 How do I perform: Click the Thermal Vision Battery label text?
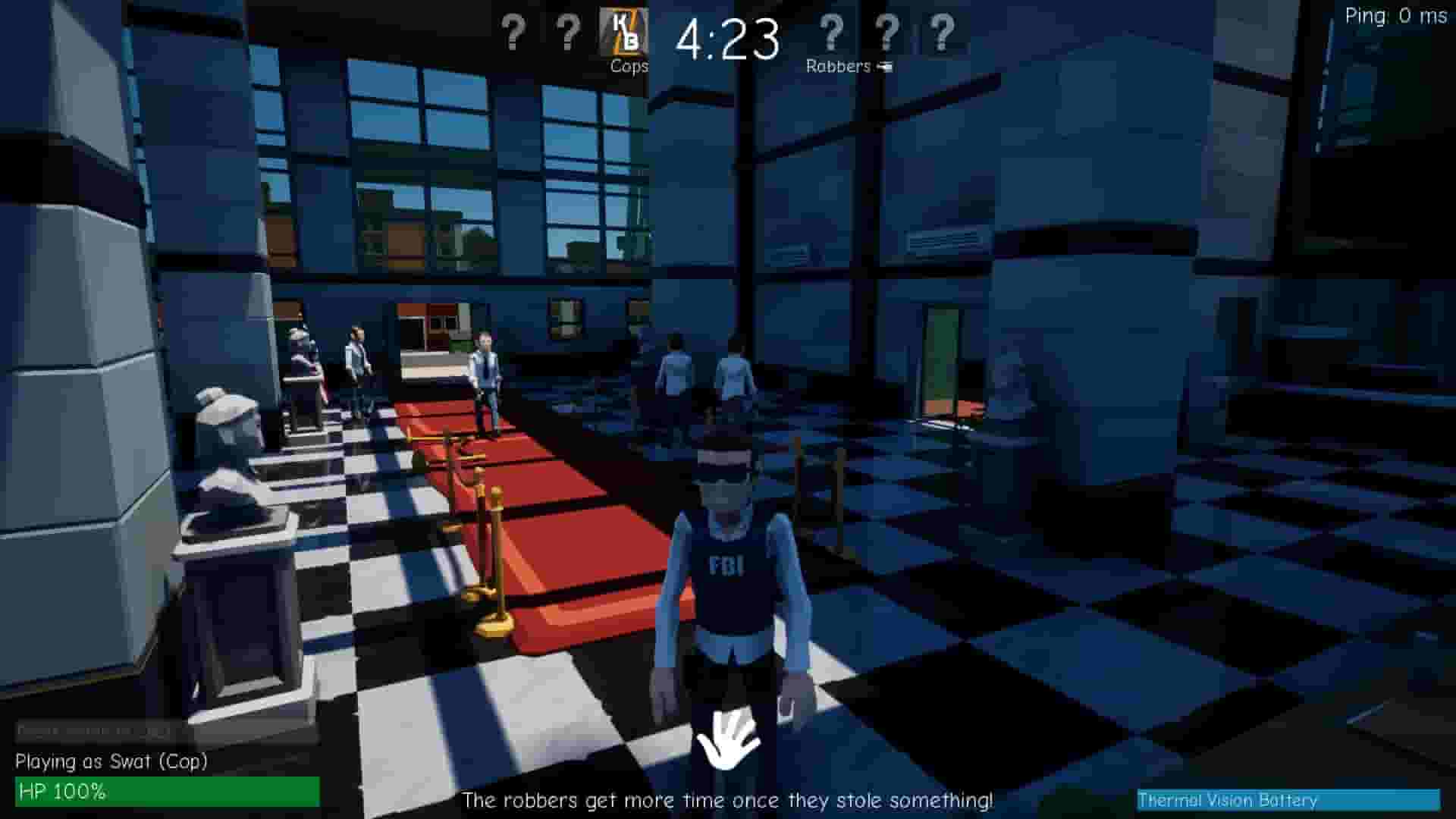[1228, 801]
